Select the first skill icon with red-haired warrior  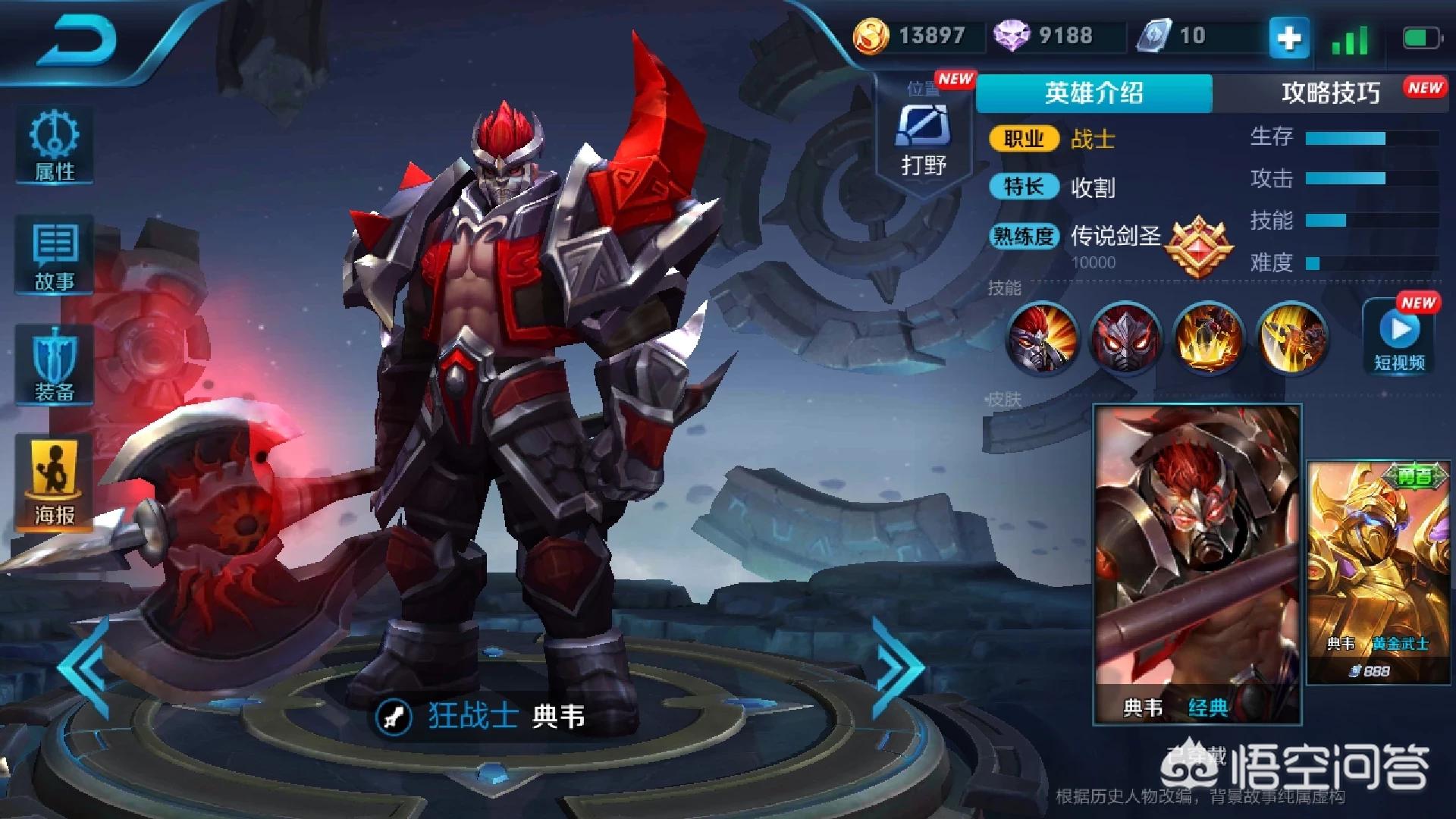click(1042, 337)
